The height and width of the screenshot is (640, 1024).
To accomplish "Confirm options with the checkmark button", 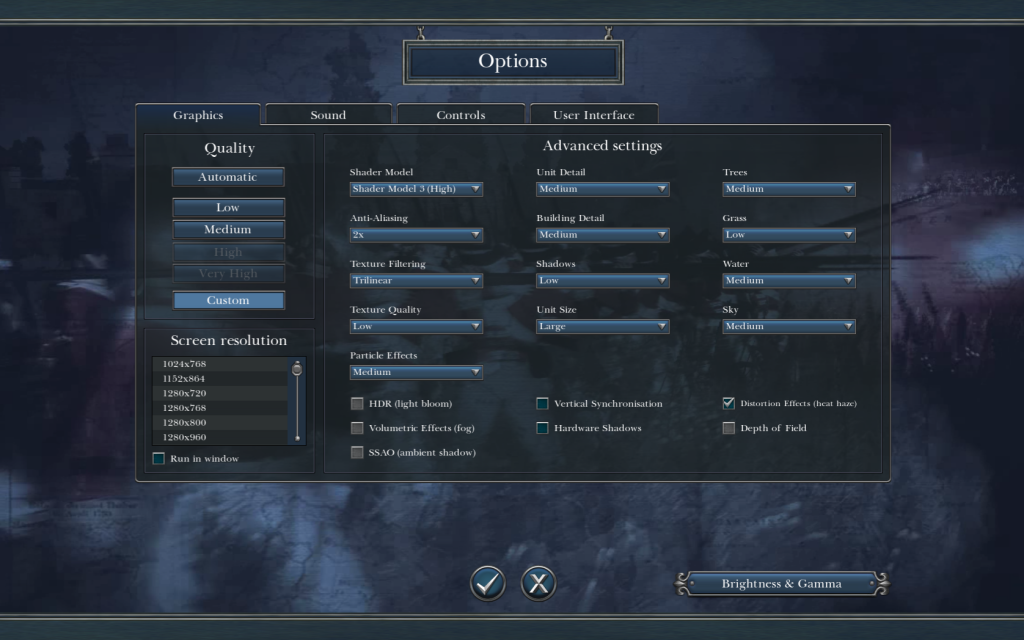I will [488, 583].
